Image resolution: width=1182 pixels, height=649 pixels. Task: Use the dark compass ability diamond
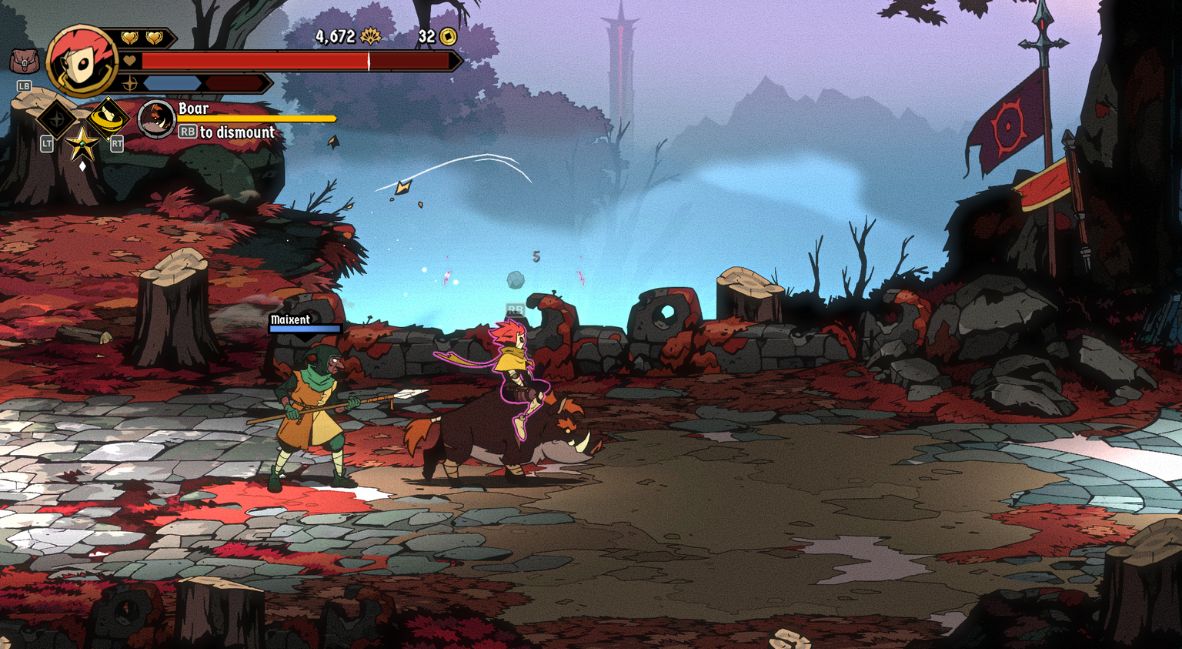[57, 120]
